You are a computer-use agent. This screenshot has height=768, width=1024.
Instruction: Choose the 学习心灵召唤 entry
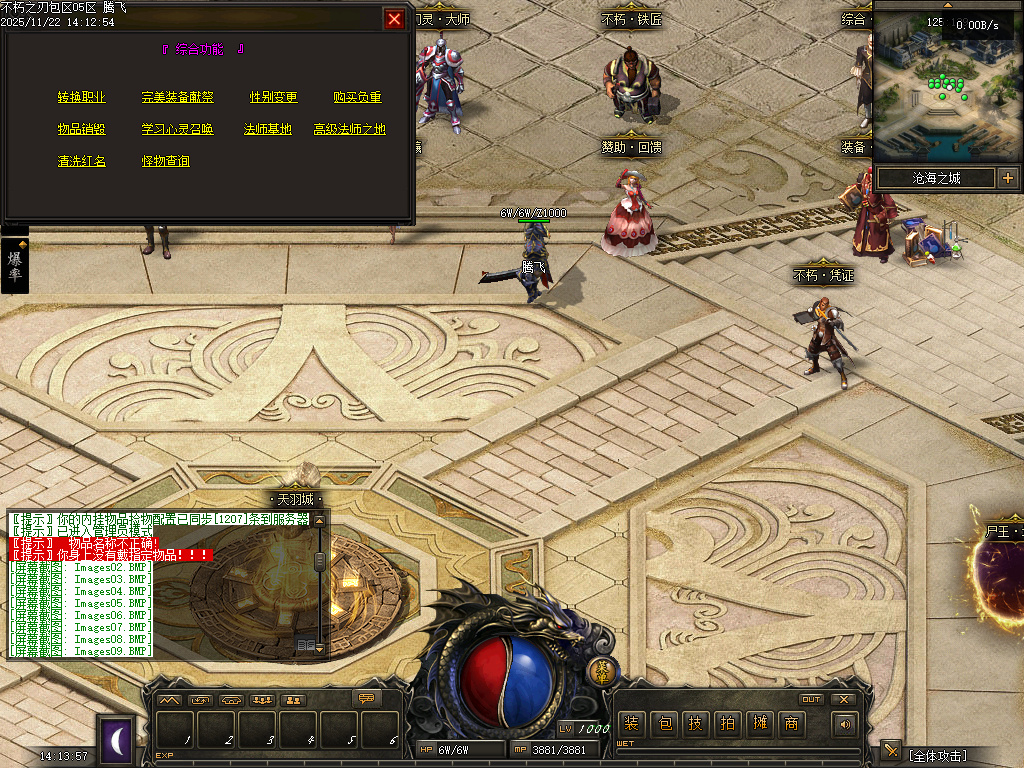pyautogui.click(x=177, y=129)
